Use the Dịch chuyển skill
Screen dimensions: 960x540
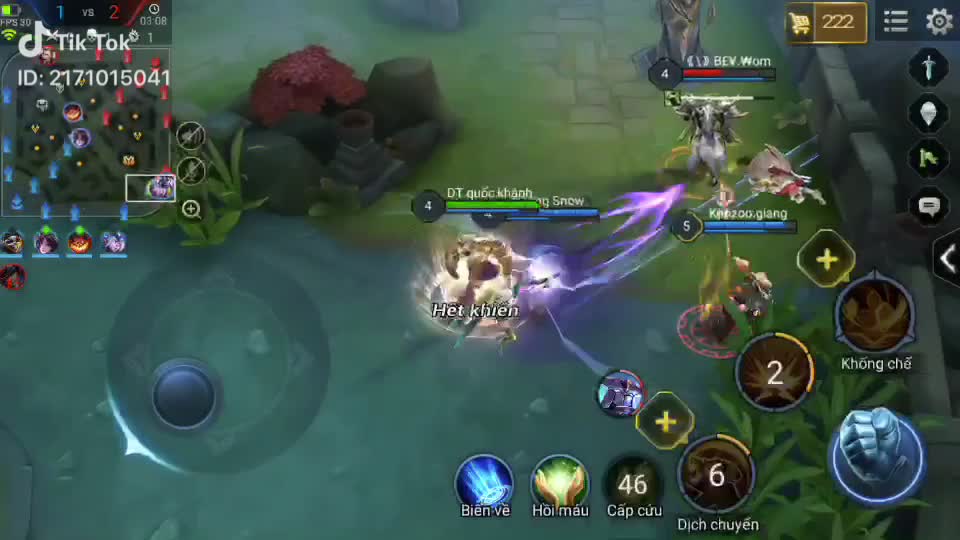pyautogui.click(x=717, y=474)
